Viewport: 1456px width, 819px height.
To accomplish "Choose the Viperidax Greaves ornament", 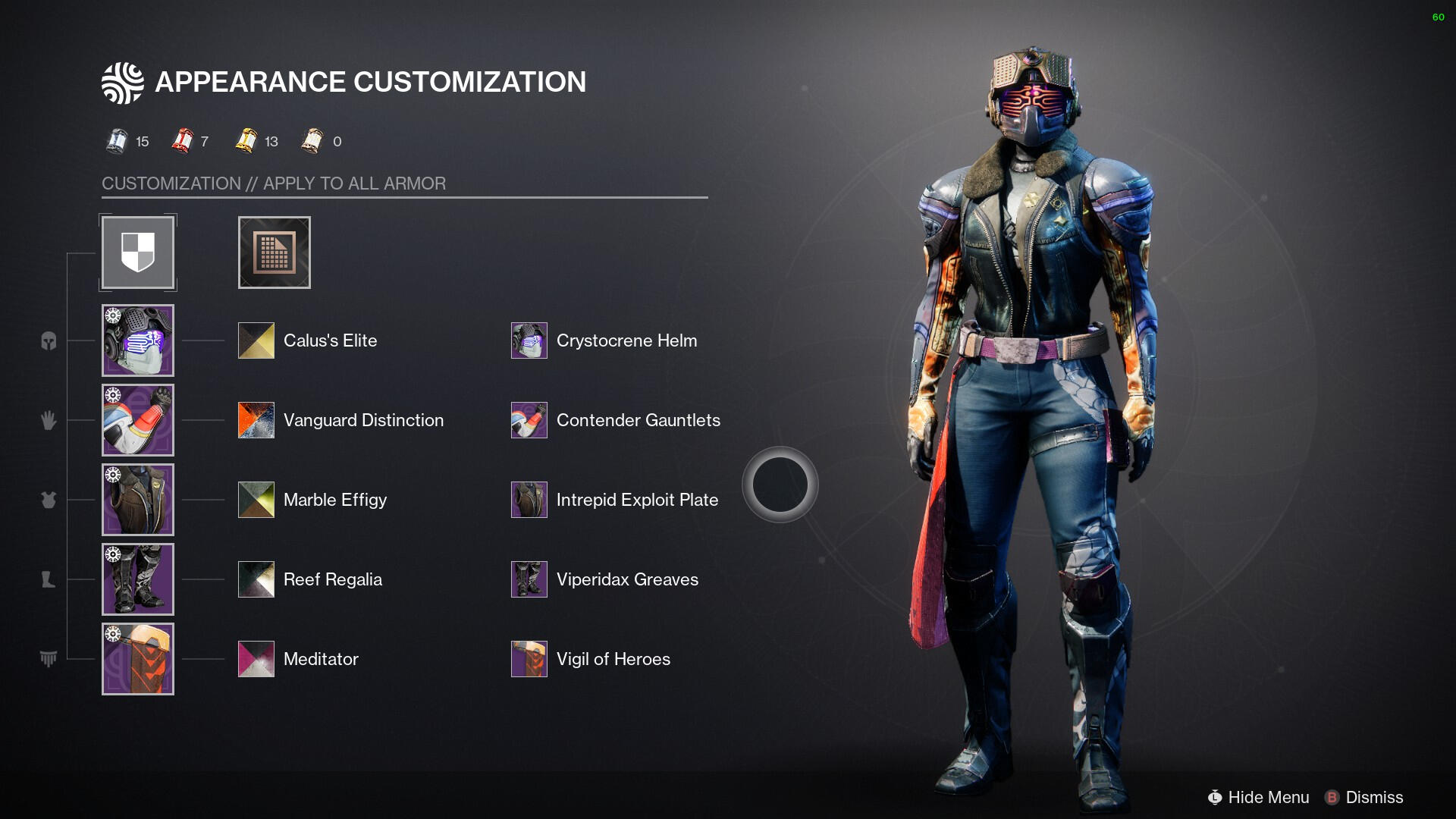I will (x=529, y=579).
